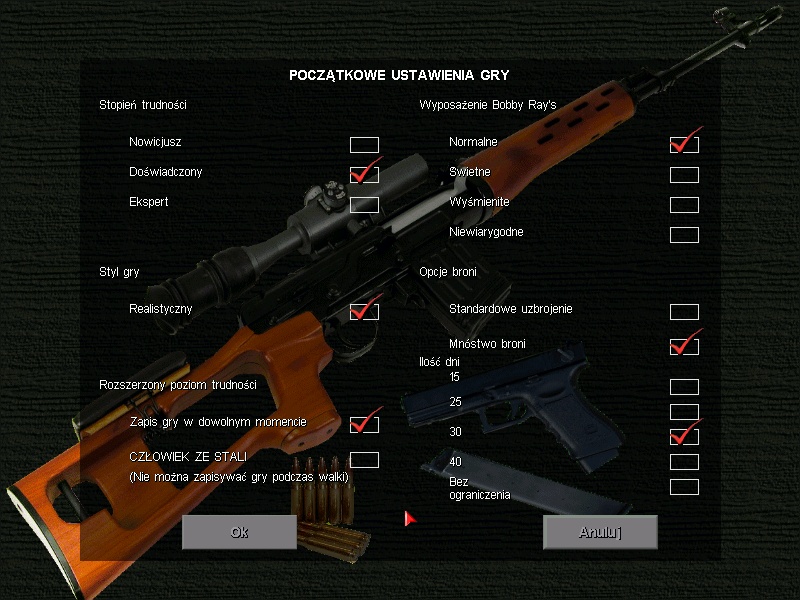Choose Świetne Bobby Ray's equipment
Screen dimensions: 800x600
684,175
